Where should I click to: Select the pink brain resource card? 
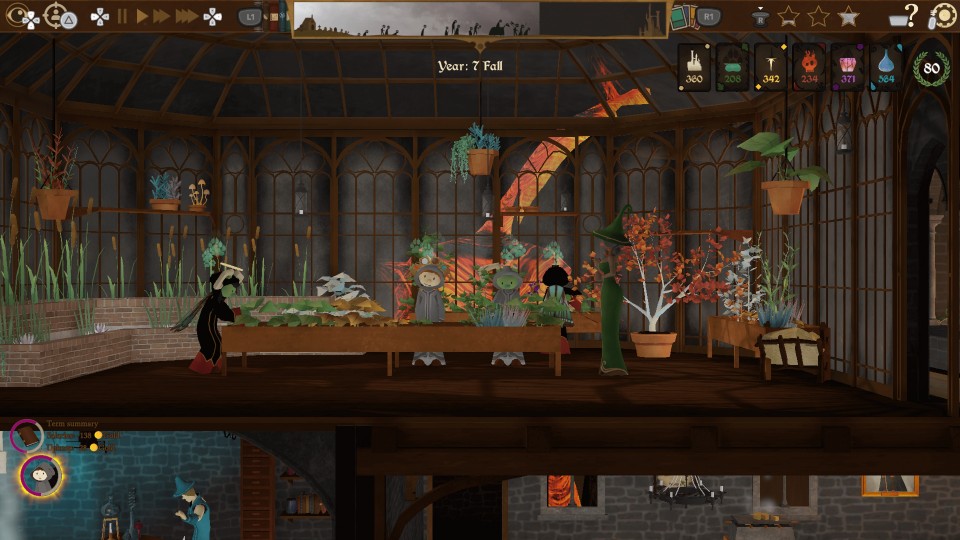tap(846, 67)
